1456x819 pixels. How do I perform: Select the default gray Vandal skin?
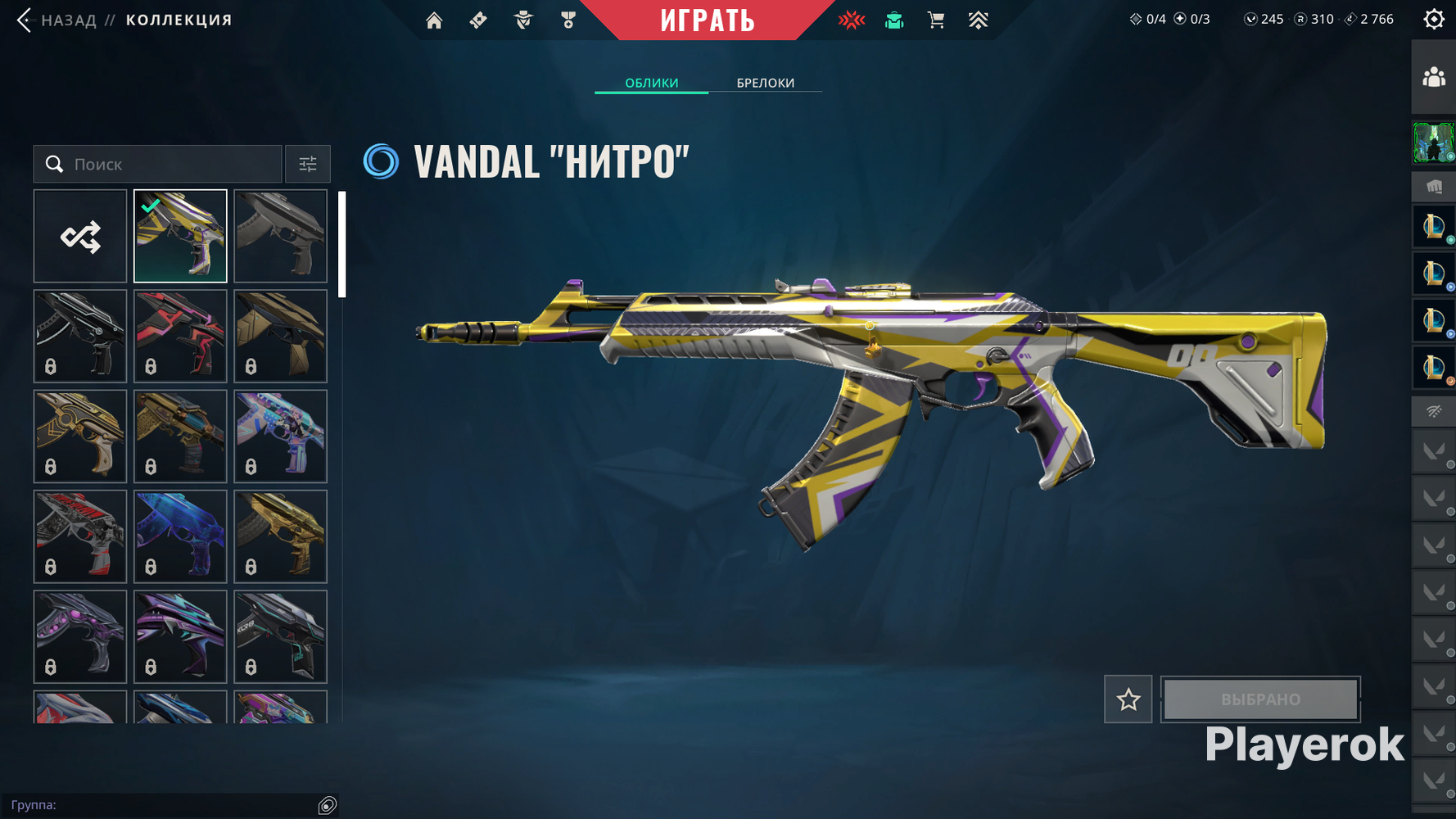280,237
